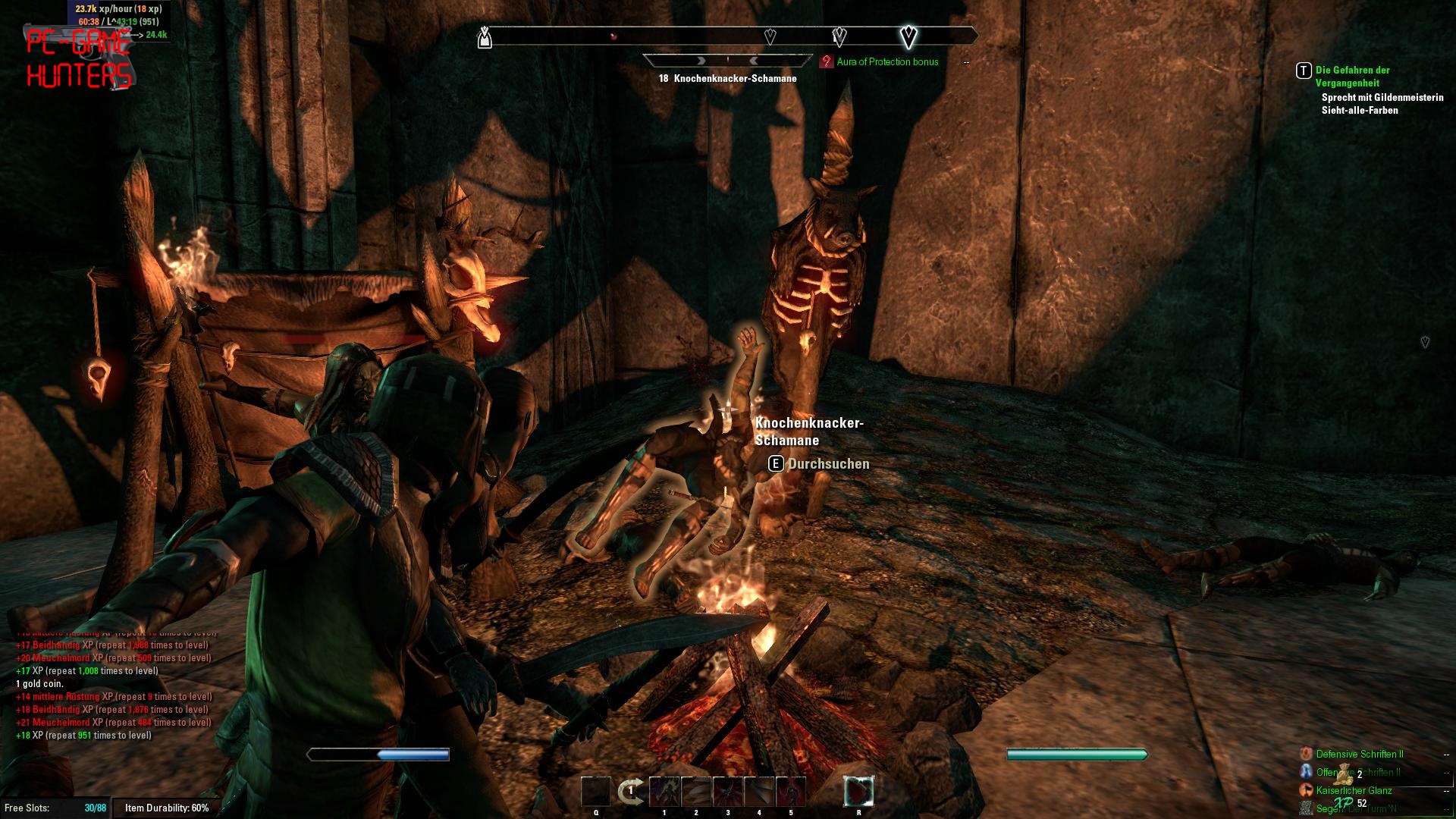This screenshot has height=819, width=1456.
Task: Open the Die Gefahren der Vergangenheit quest tracker
Action: point(1352,76)
